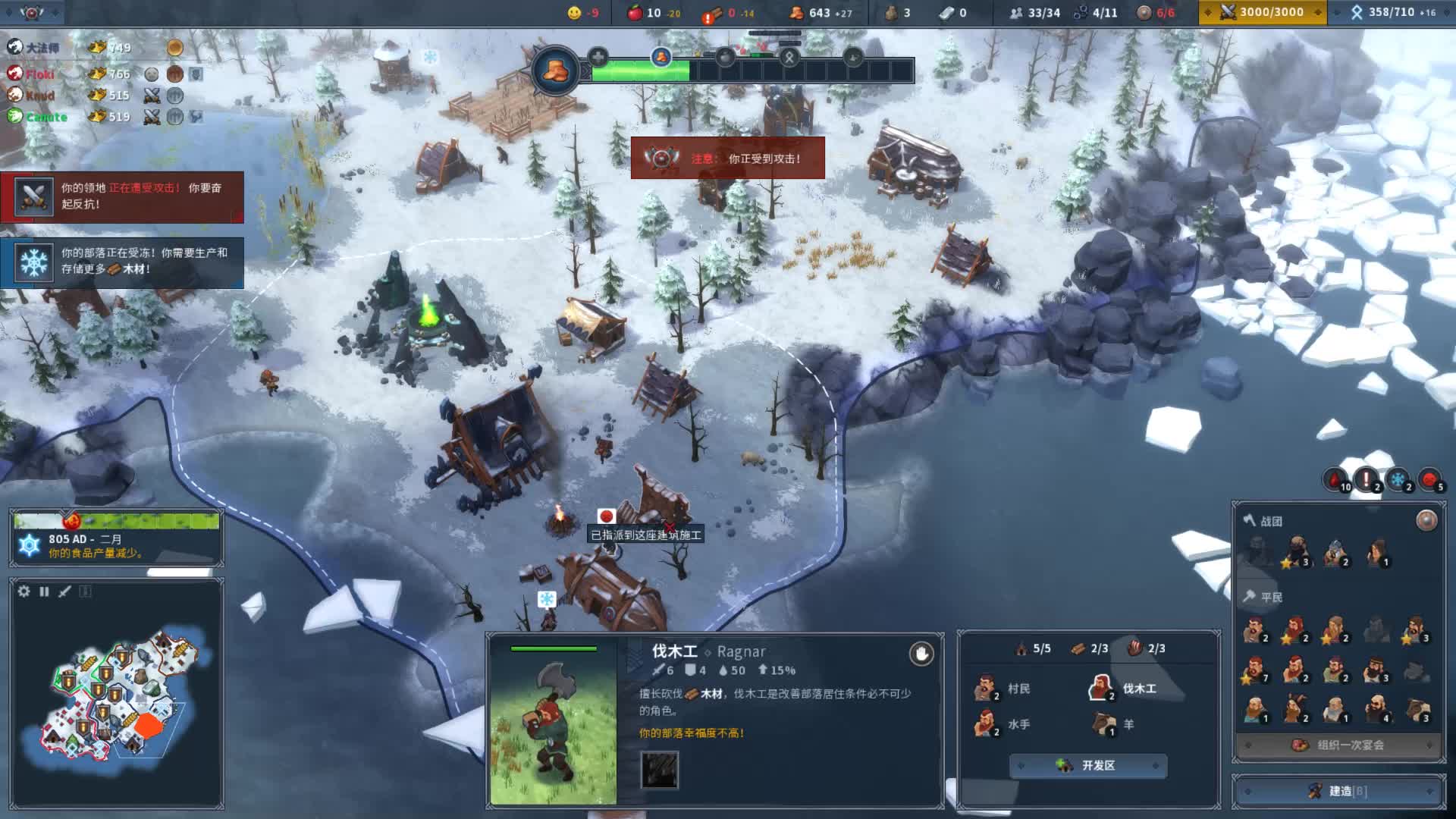Select the 村民 villager group

1003,689
